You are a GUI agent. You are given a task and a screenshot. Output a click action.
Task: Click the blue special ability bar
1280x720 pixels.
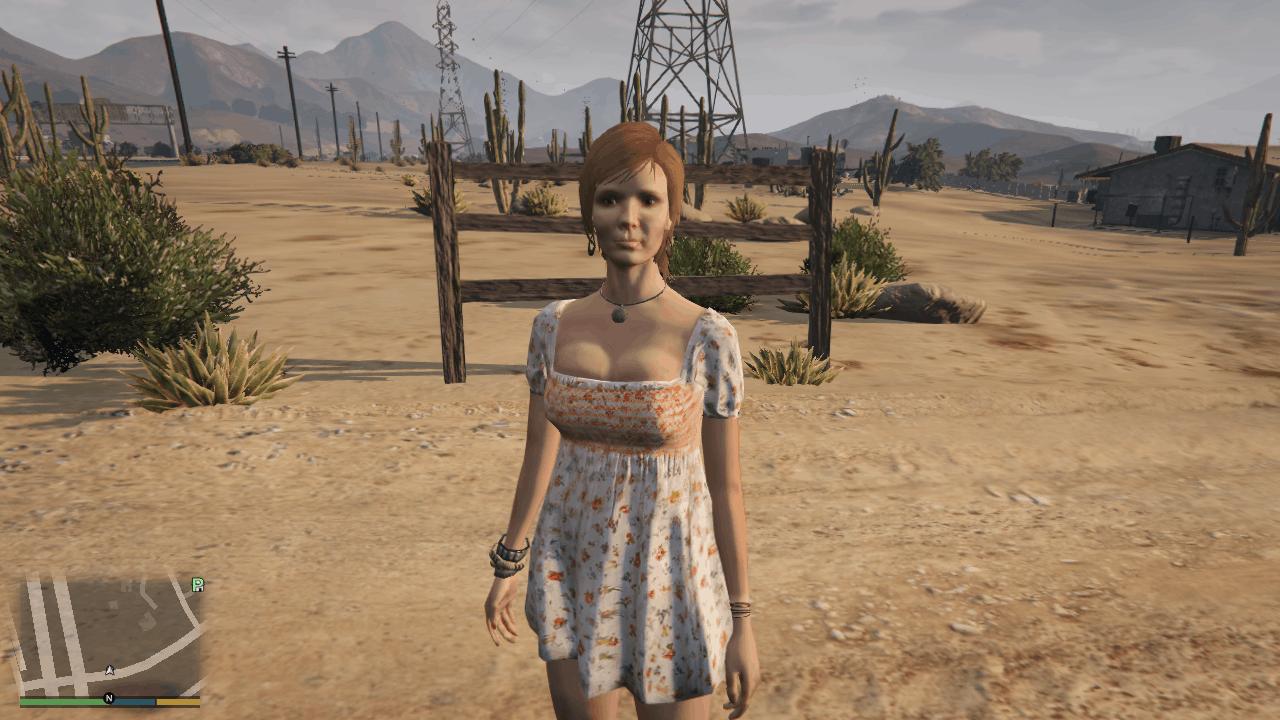[131, 700]
